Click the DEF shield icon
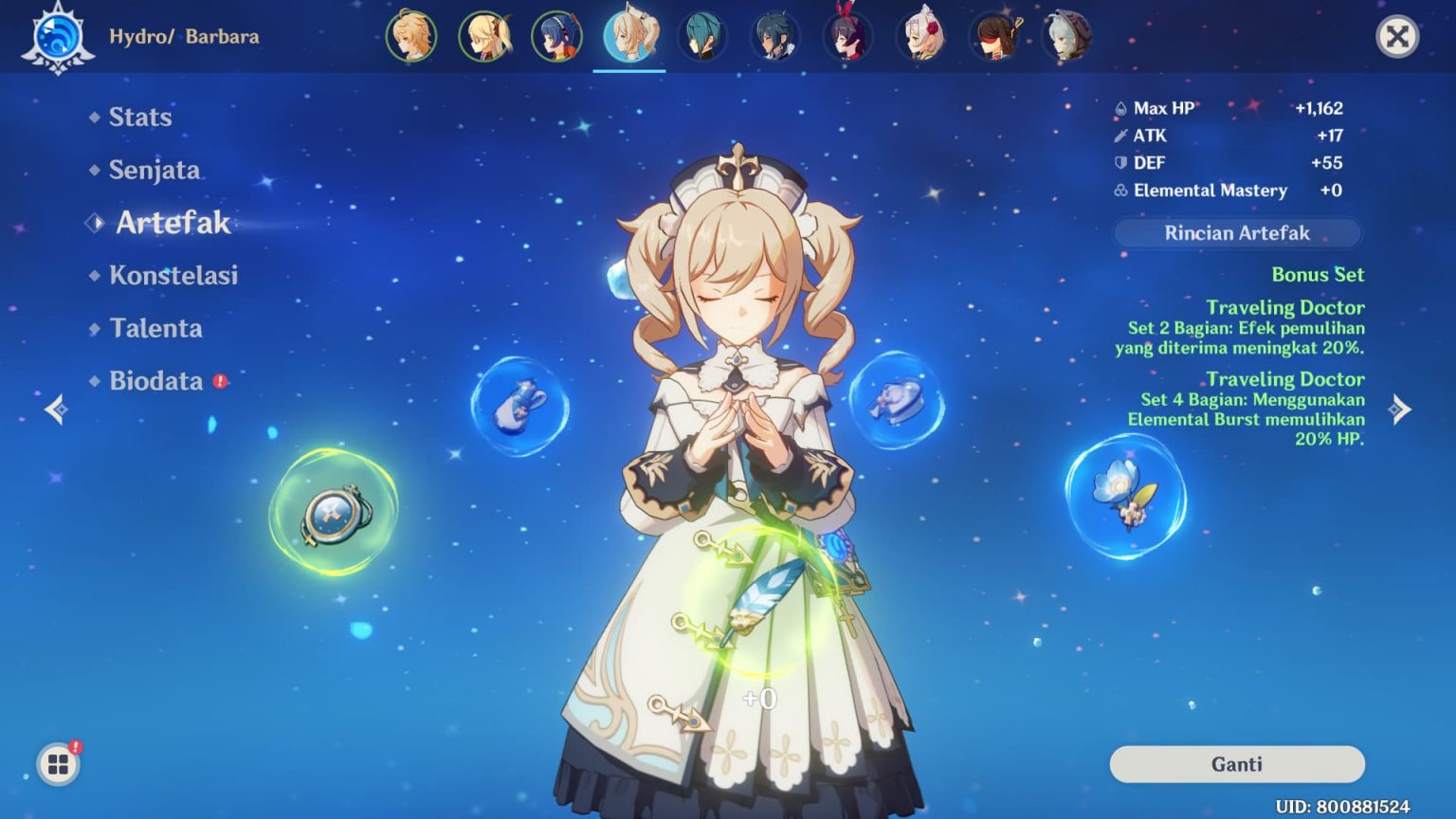1456x819 pixels. coord(1120,162)
